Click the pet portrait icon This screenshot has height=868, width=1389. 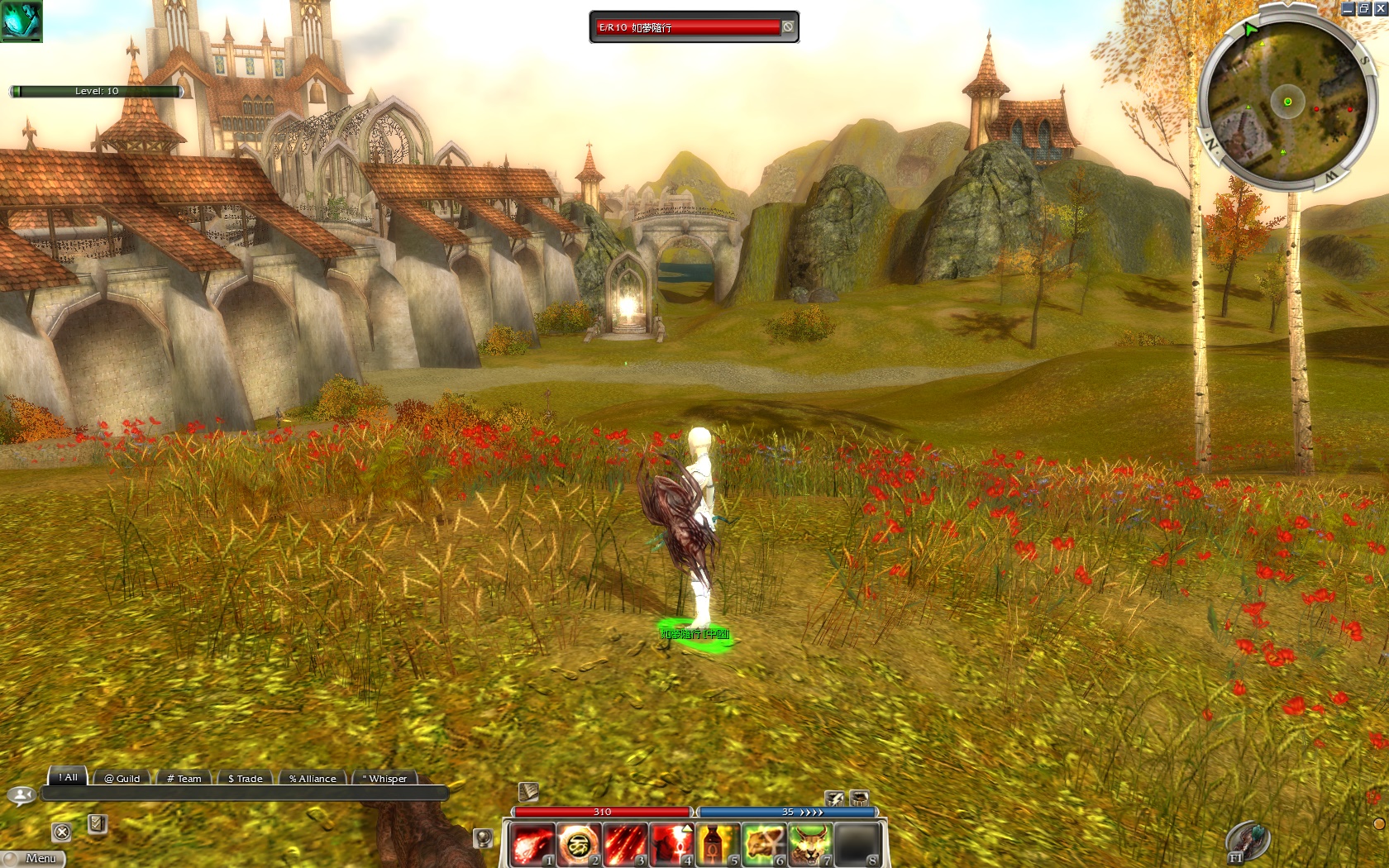pos(21,21)
